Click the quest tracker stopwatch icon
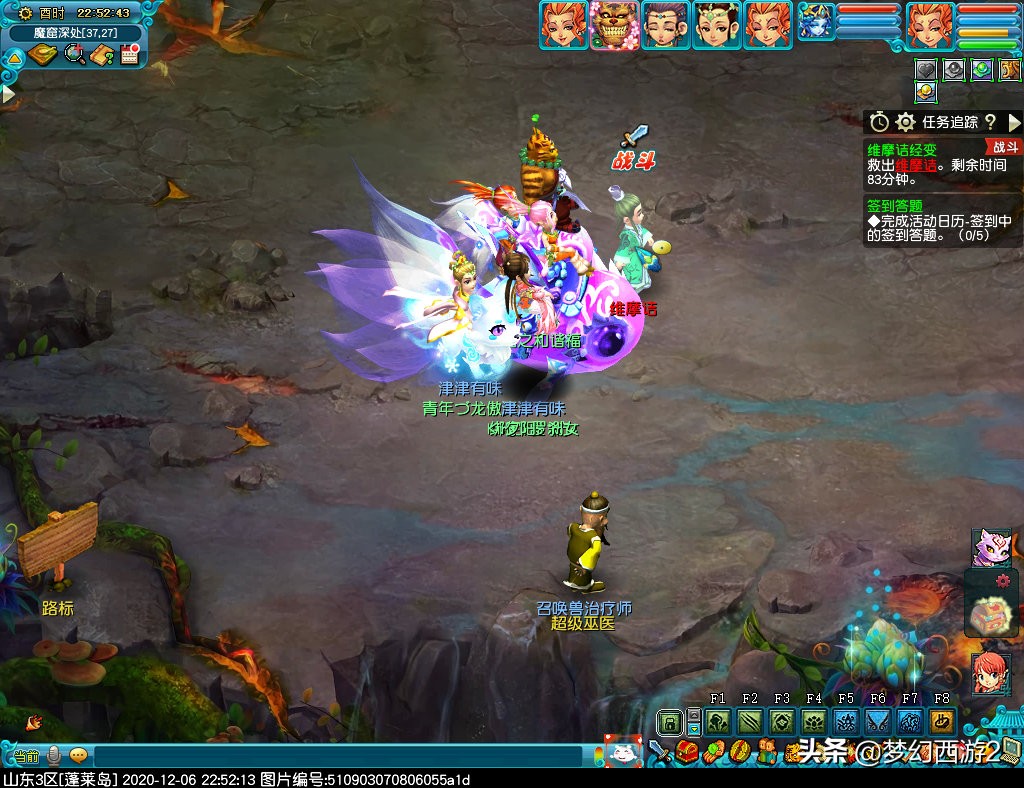Viewport: 1024px width, 788px height. (x=879, y=122)
